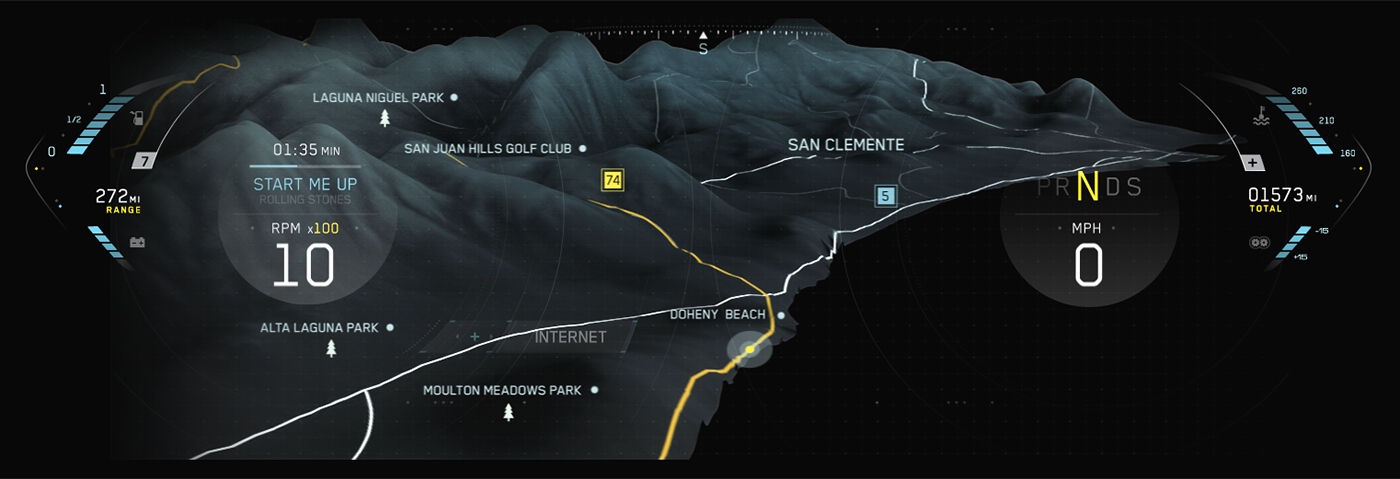Screen dimensions: 1400x479
Task: Select the Doheny Beach map marker
Action: click(x=780, y=315)
